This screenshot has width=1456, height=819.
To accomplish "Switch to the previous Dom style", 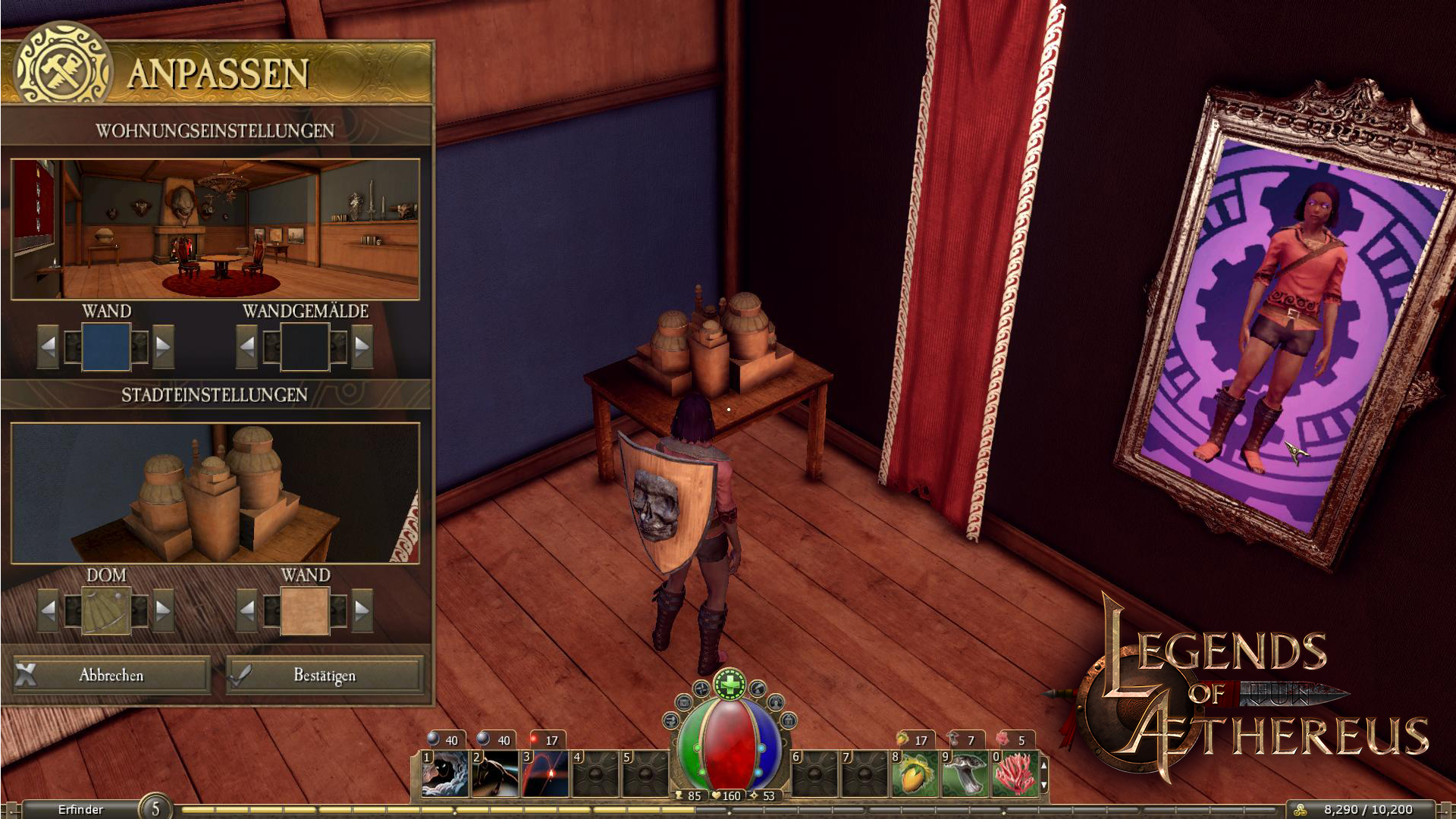I will point(49,610).
